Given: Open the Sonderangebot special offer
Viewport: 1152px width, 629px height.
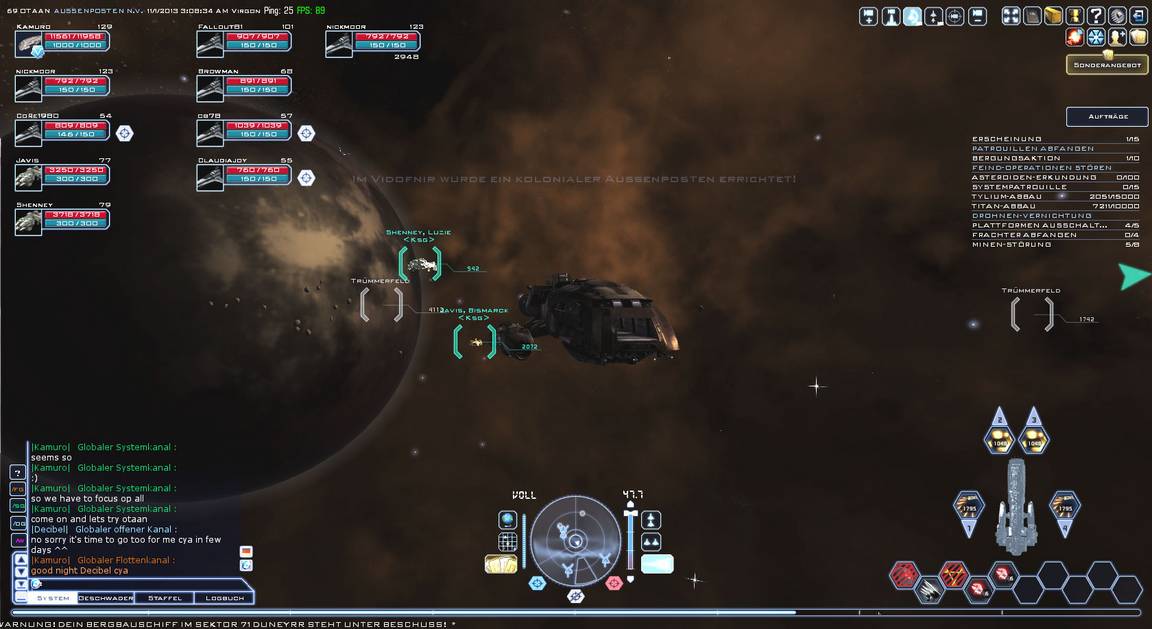Looking at the screenshot, I should [x=1107, y=65].
